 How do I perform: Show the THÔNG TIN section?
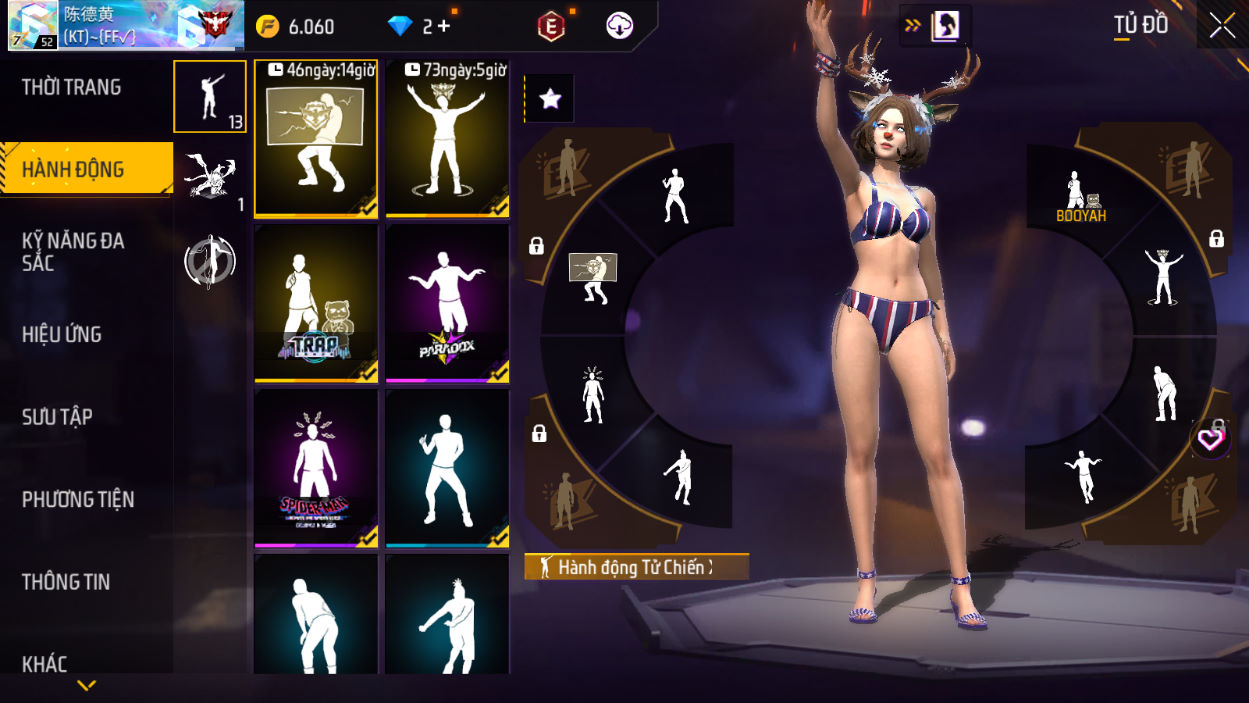point(66,582)
